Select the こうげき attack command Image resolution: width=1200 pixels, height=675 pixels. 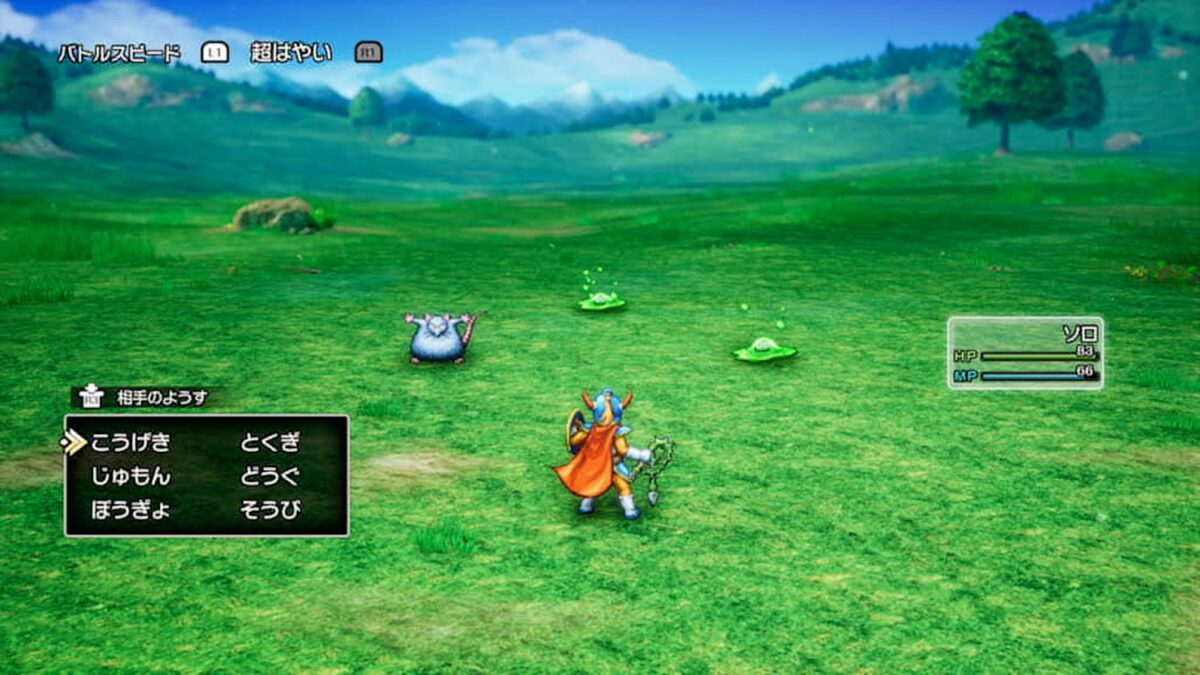click(x=131, y=443)
